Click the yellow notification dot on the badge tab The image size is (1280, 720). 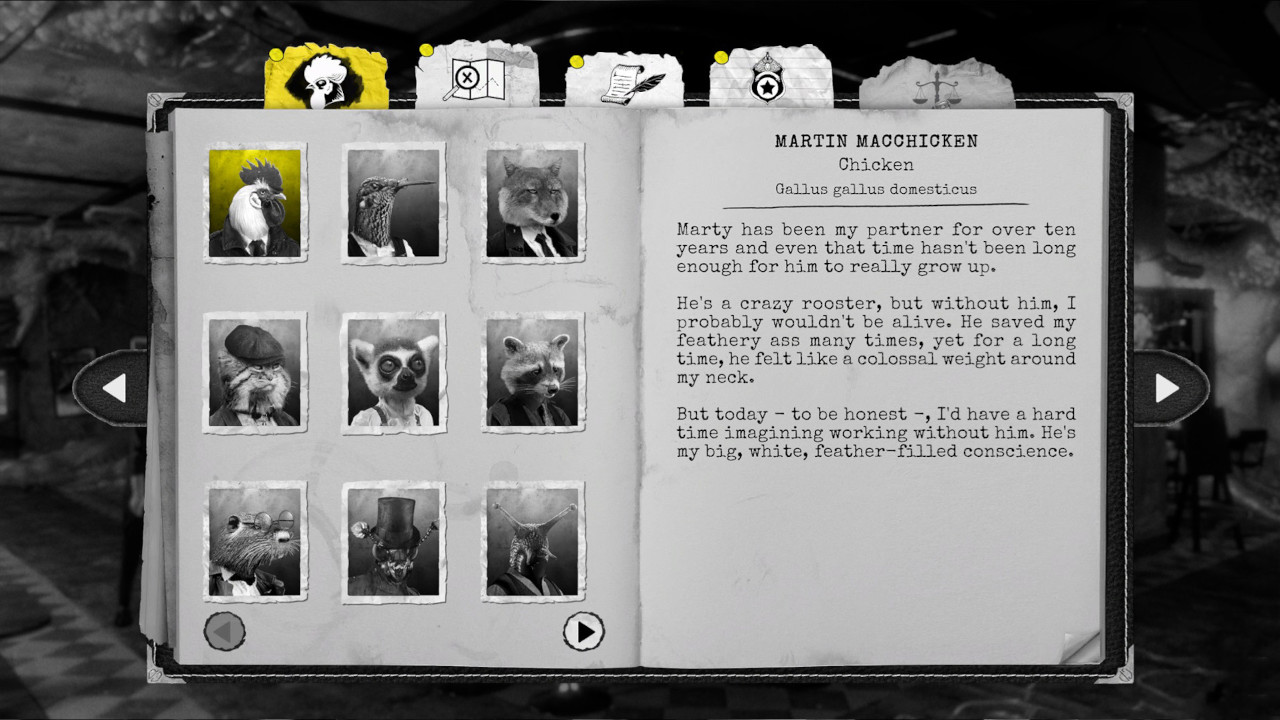(x=722, y=56)
